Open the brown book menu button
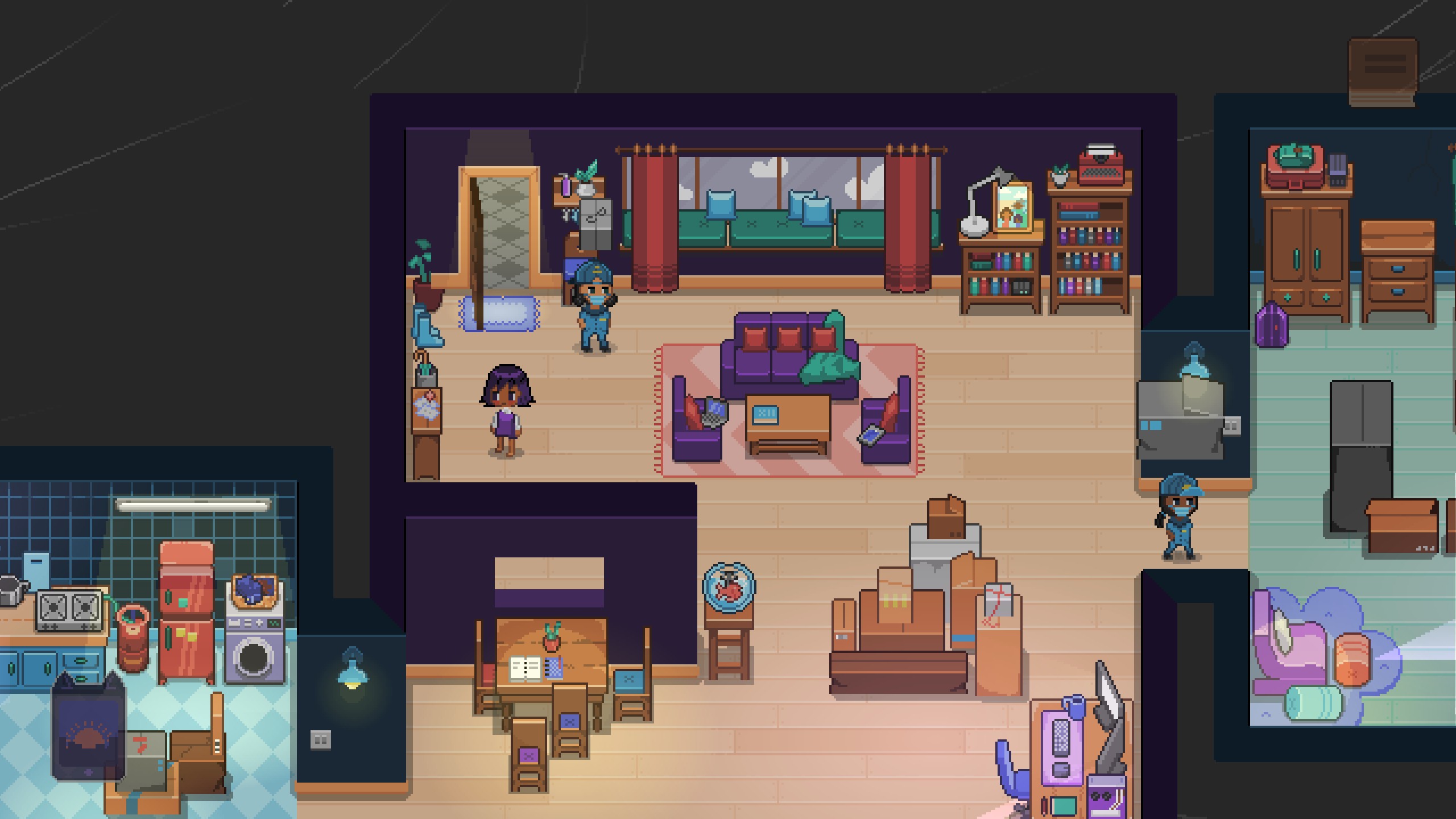This screenshot has width=1456, height=819. (x=1383, y=72)
